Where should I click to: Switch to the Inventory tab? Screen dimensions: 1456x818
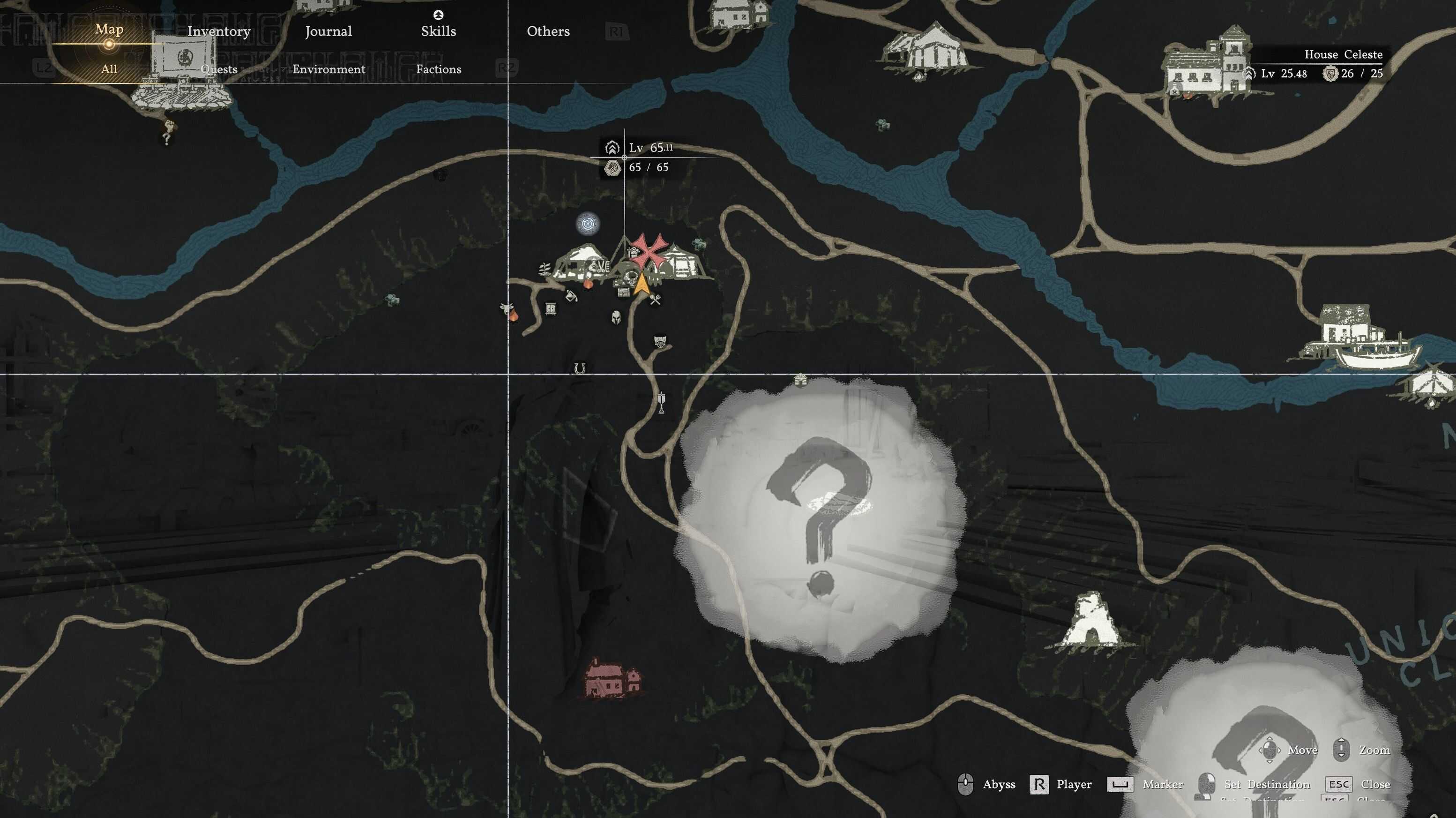(x=219, y=31)
